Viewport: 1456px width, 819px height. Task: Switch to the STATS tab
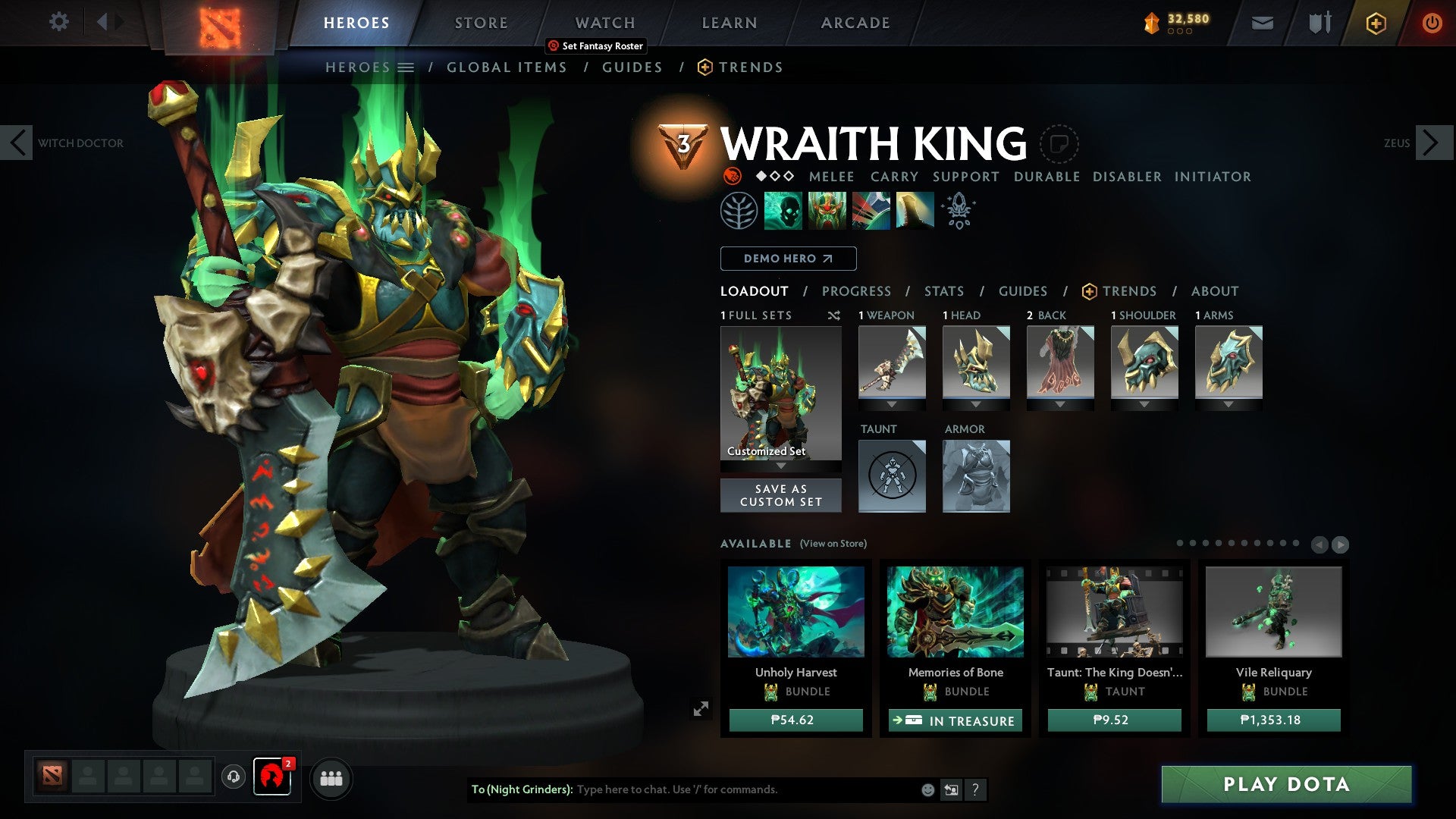[944, 290]
